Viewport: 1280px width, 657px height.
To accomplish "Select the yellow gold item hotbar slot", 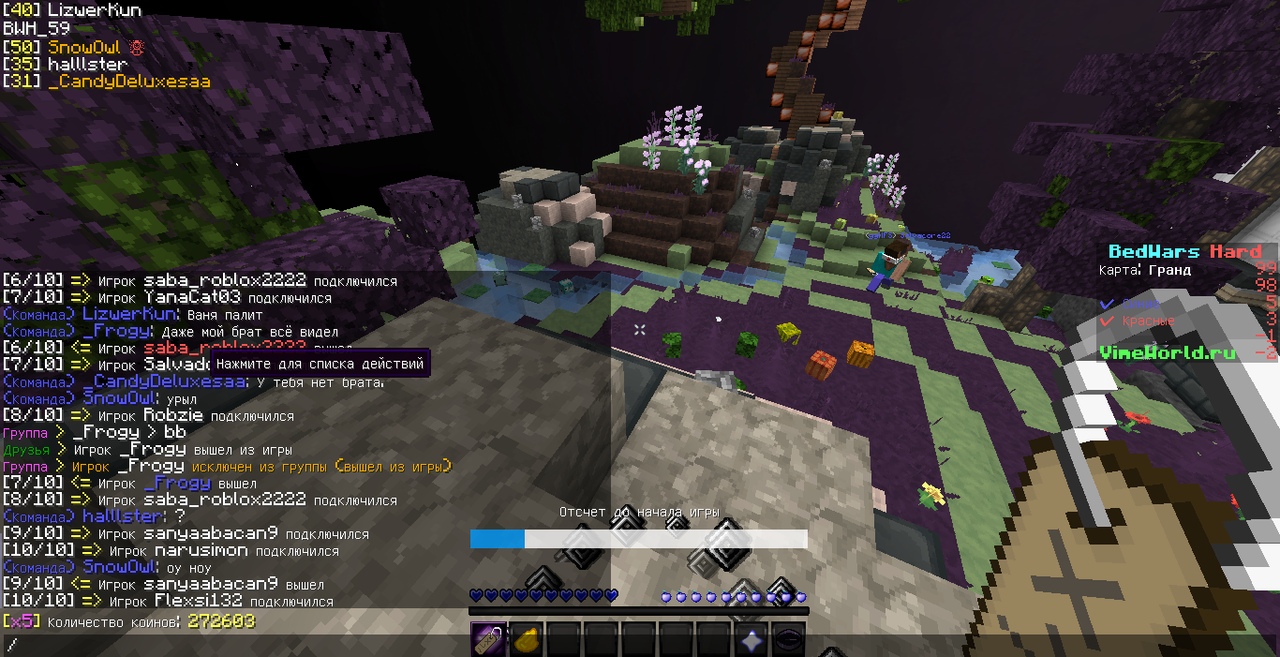I will pos(526,639).
